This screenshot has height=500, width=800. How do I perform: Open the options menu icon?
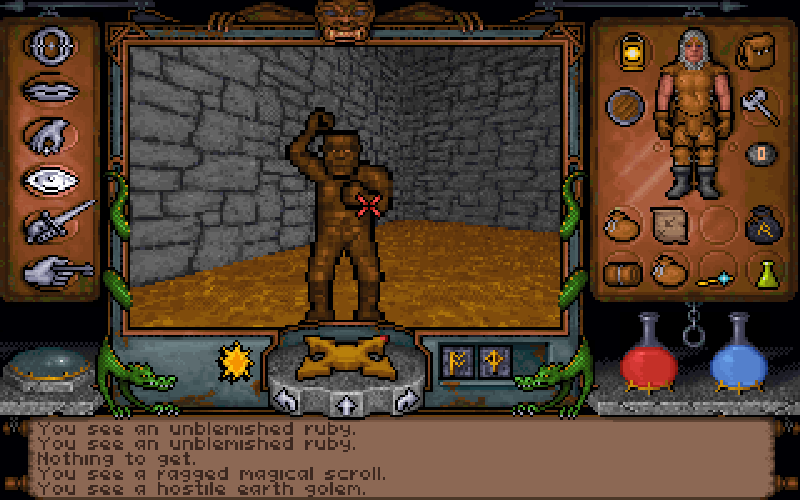point(48,45)
